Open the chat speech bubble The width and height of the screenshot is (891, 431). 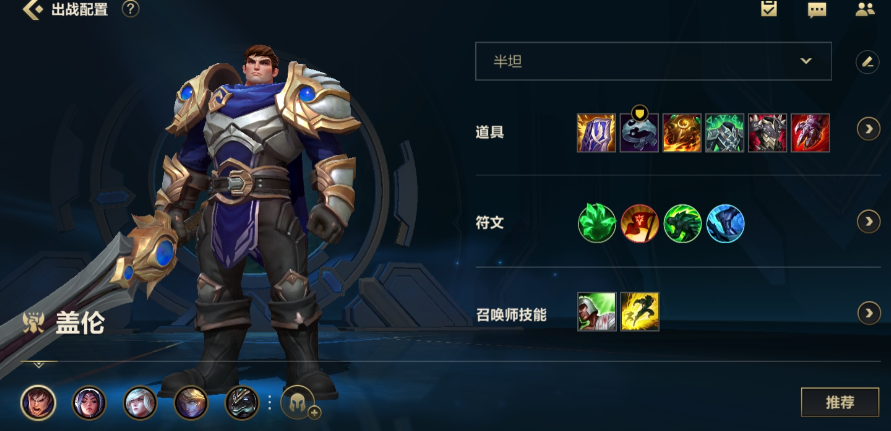pos(817,10)
